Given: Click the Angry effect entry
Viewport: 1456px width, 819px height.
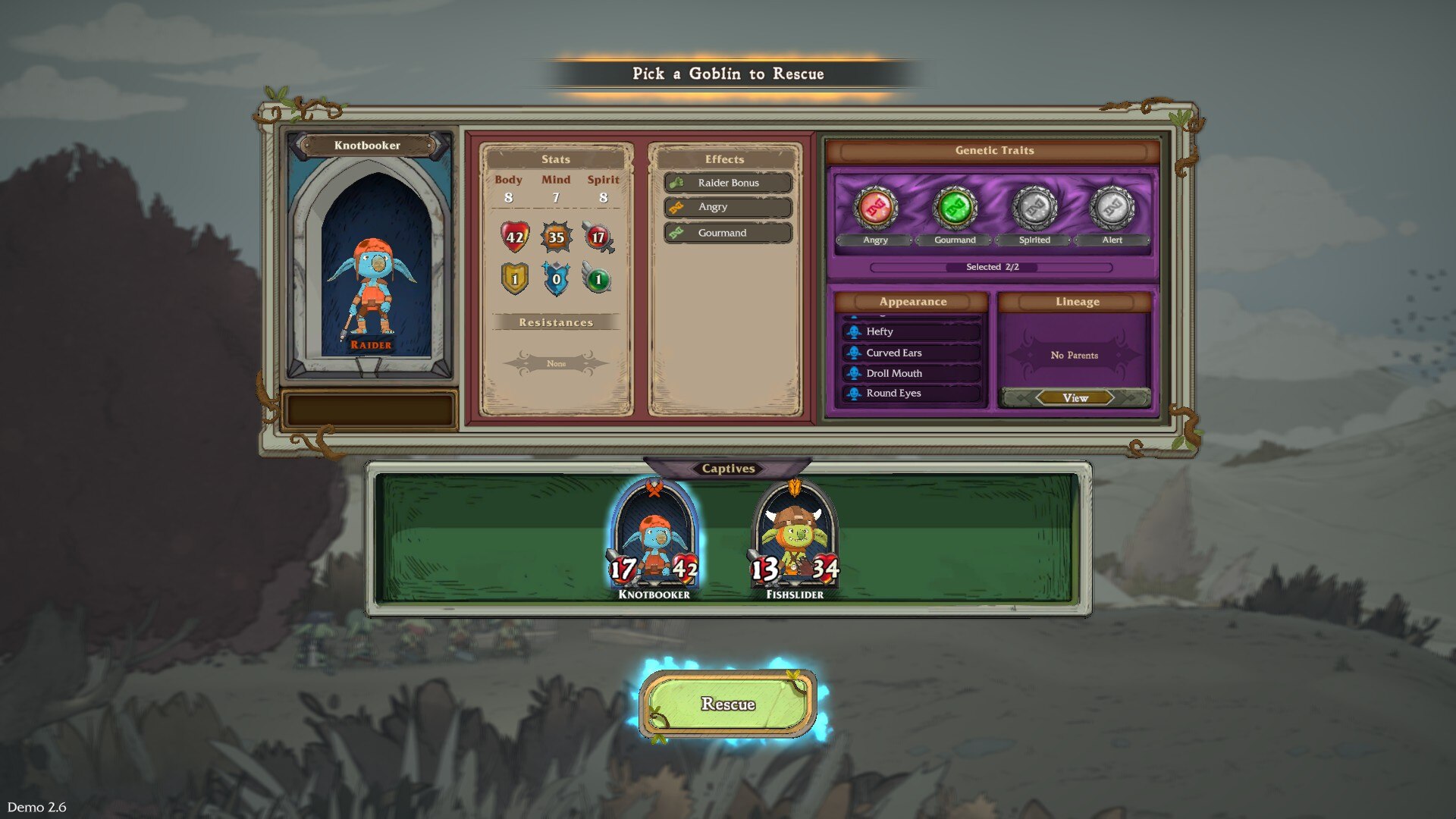Looking at the screenshot, I should [727, 207].
